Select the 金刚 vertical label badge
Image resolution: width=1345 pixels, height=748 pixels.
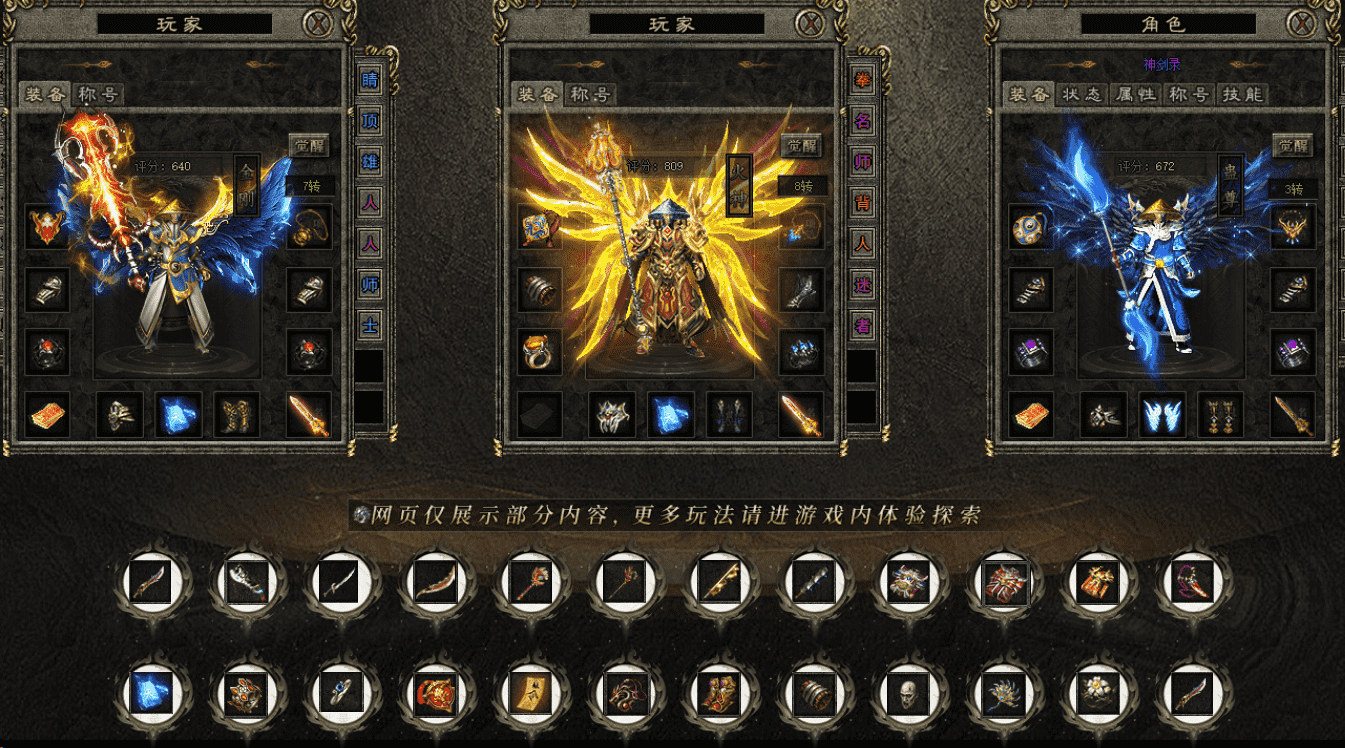point(246,185)
